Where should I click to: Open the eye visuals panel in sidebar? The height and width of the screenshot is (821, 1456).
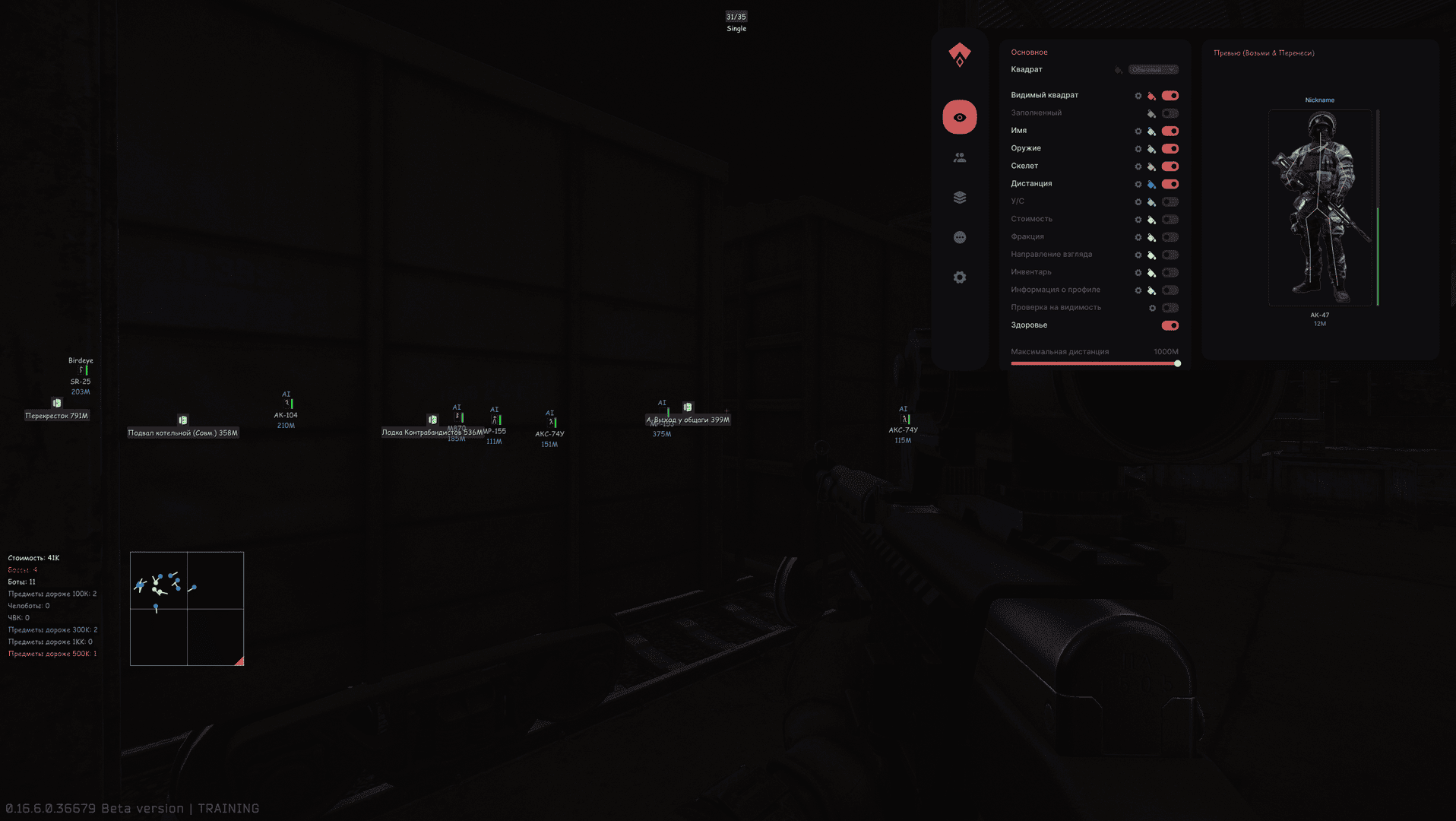(x=960, y=117)
